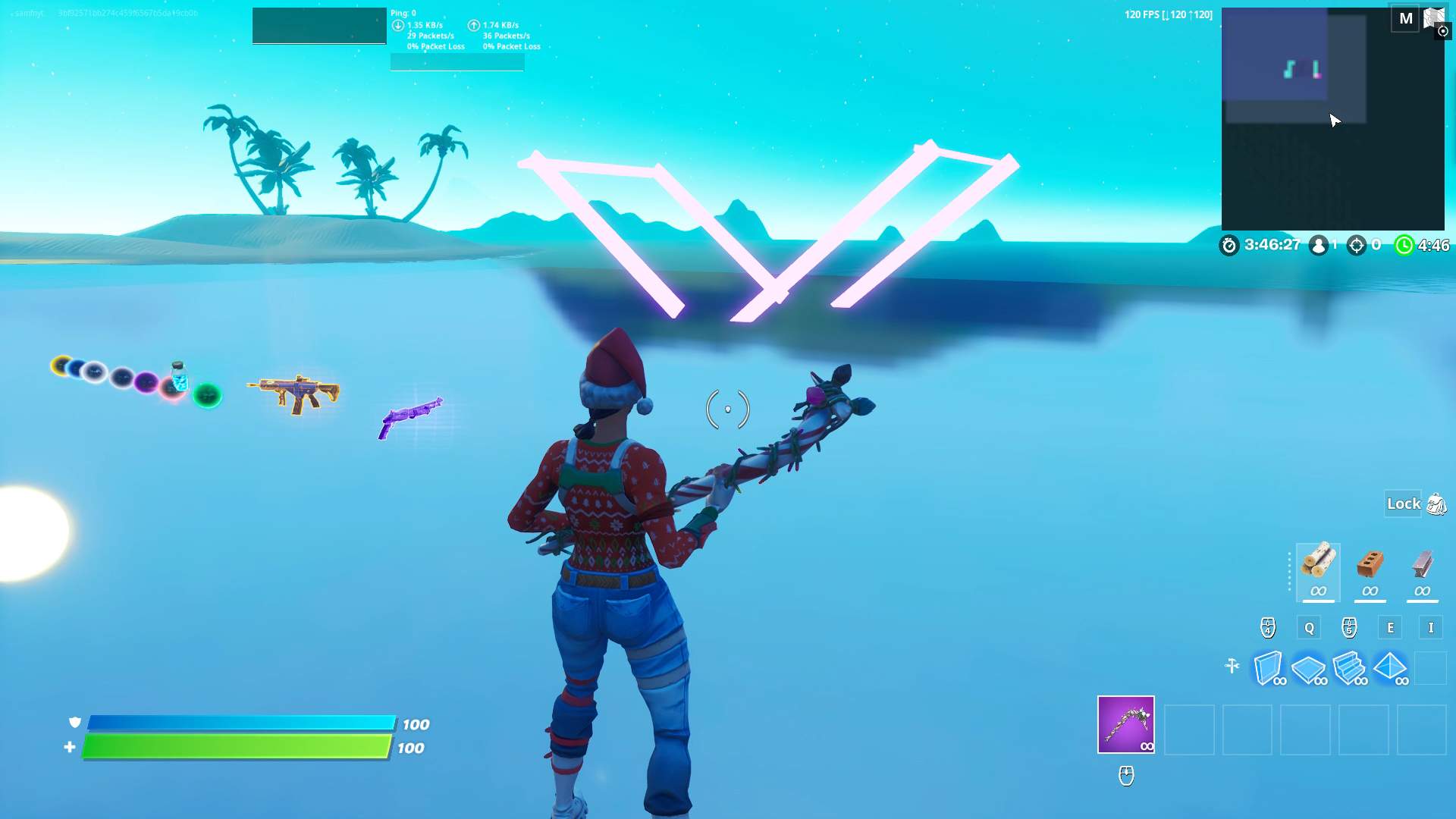Click the minimap in the top right corner

click(1332, 118)
